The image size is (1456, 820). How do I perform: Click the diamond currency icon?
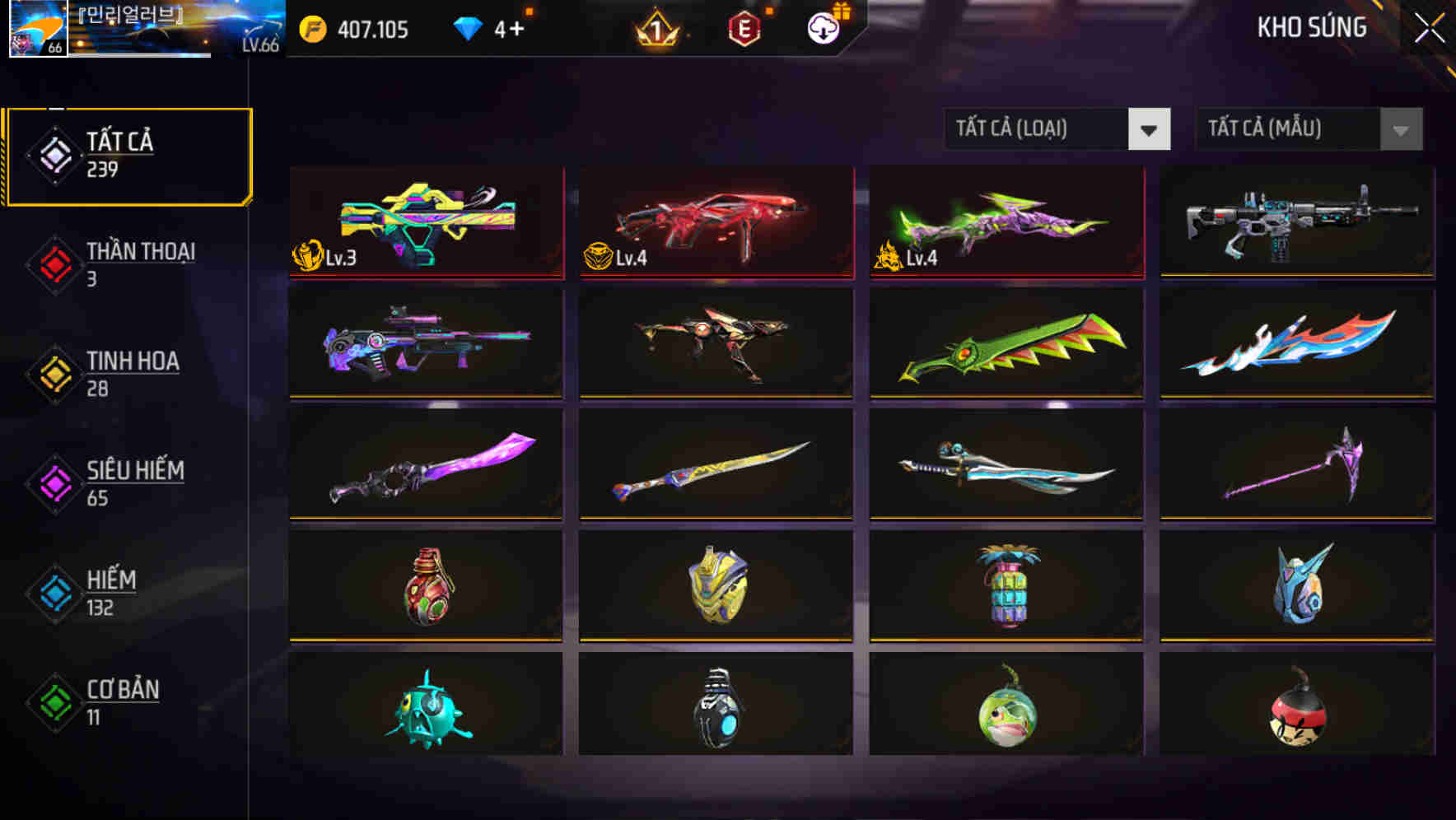(469, 30)
